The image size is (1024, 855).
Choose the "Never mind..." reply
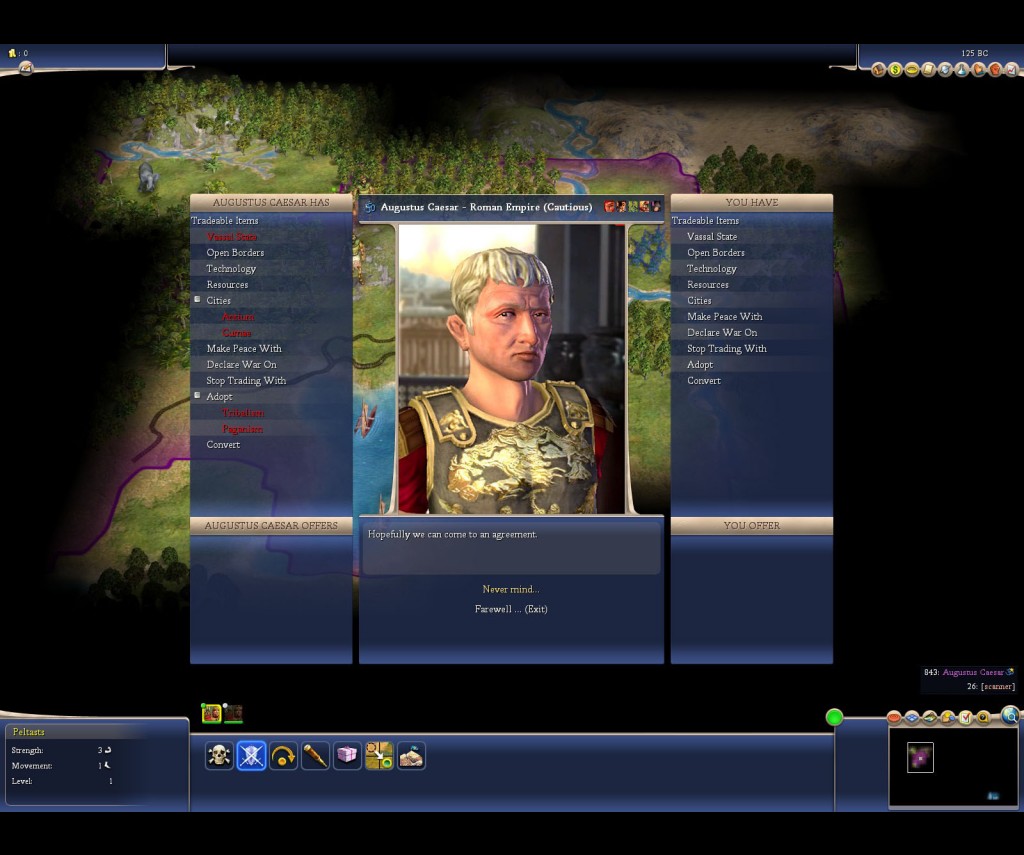pyautogui.click(x=510, y=589)
